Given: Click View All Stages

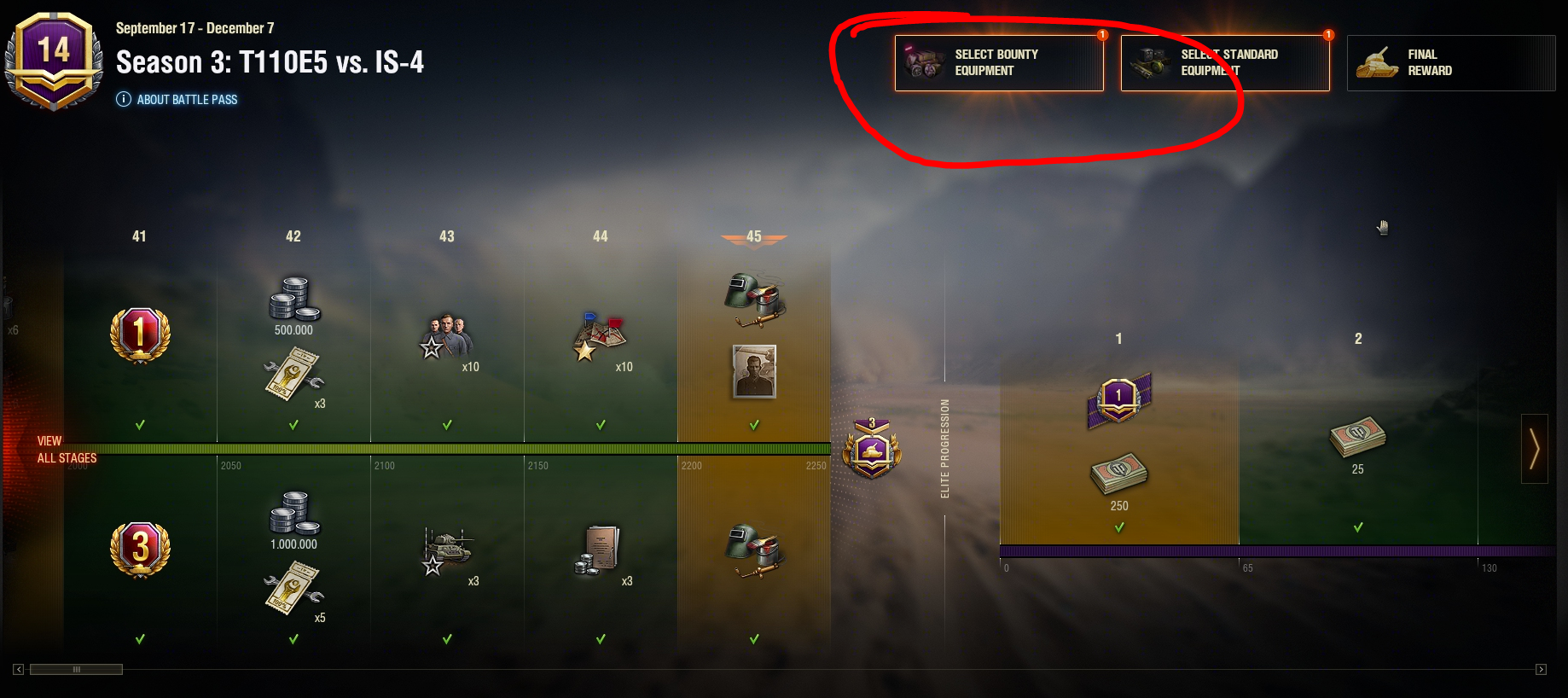Looking at the screenshot, I should pos(67,450).
